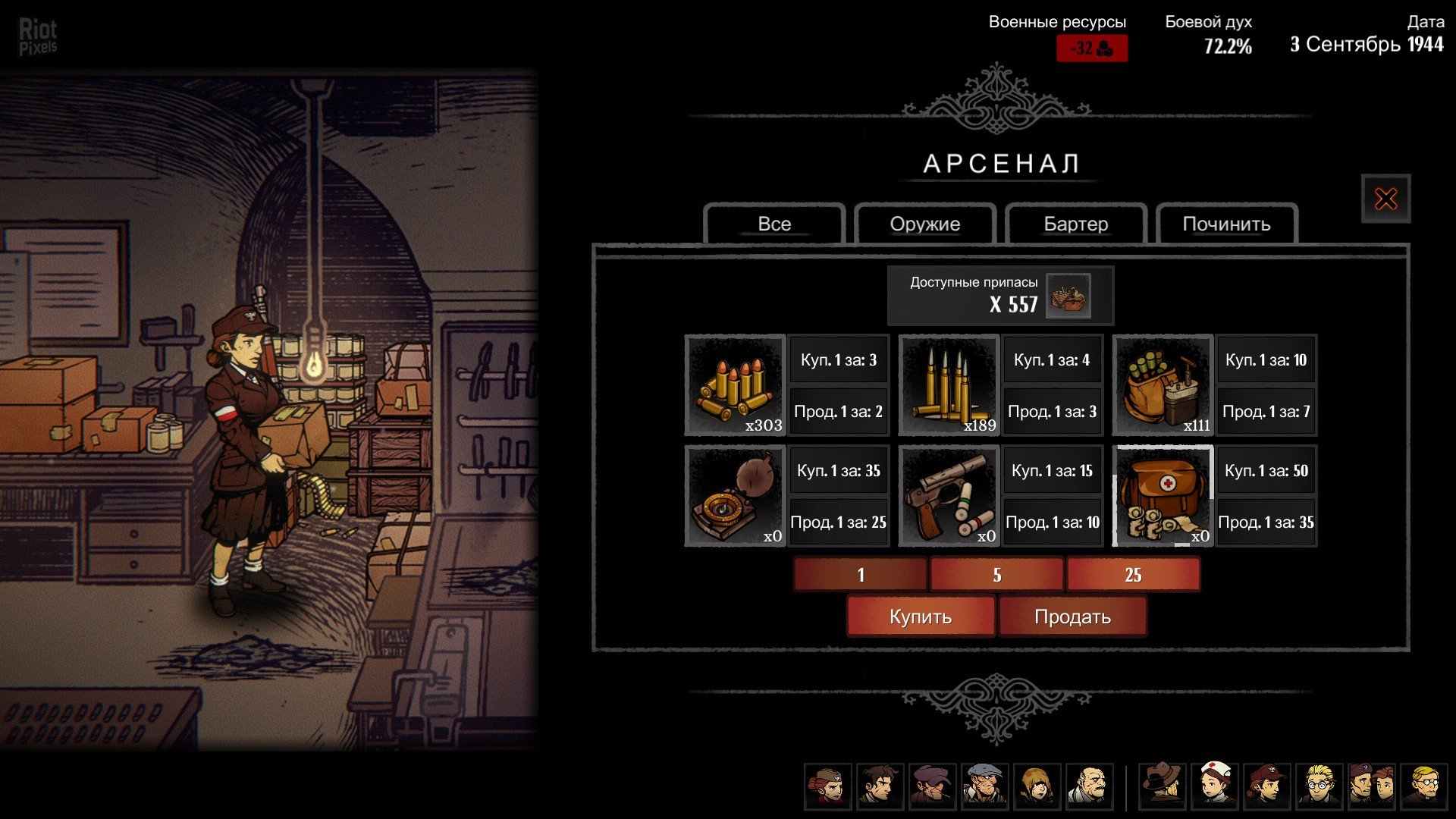Screen dimensions: 1456x819
Task: Choose the rifle ammo slot x189
Action: click(x=949, y=385)
